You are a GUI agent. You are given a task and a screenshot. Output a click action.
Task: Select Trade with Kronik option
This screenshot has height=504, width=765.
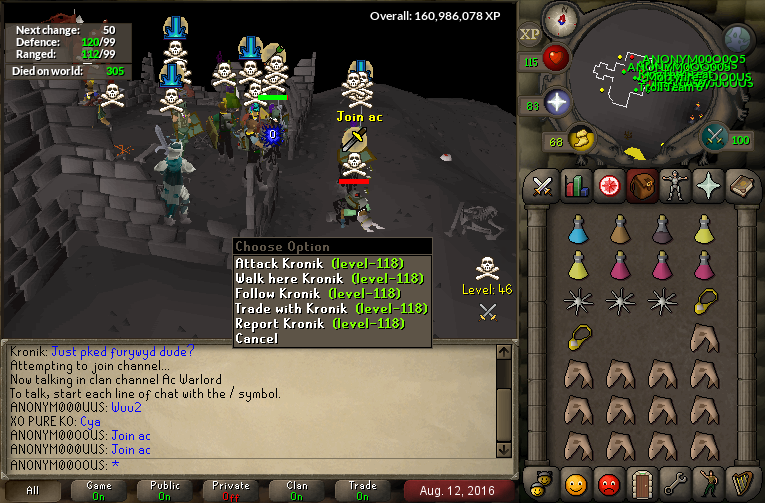tap(330, 308)
